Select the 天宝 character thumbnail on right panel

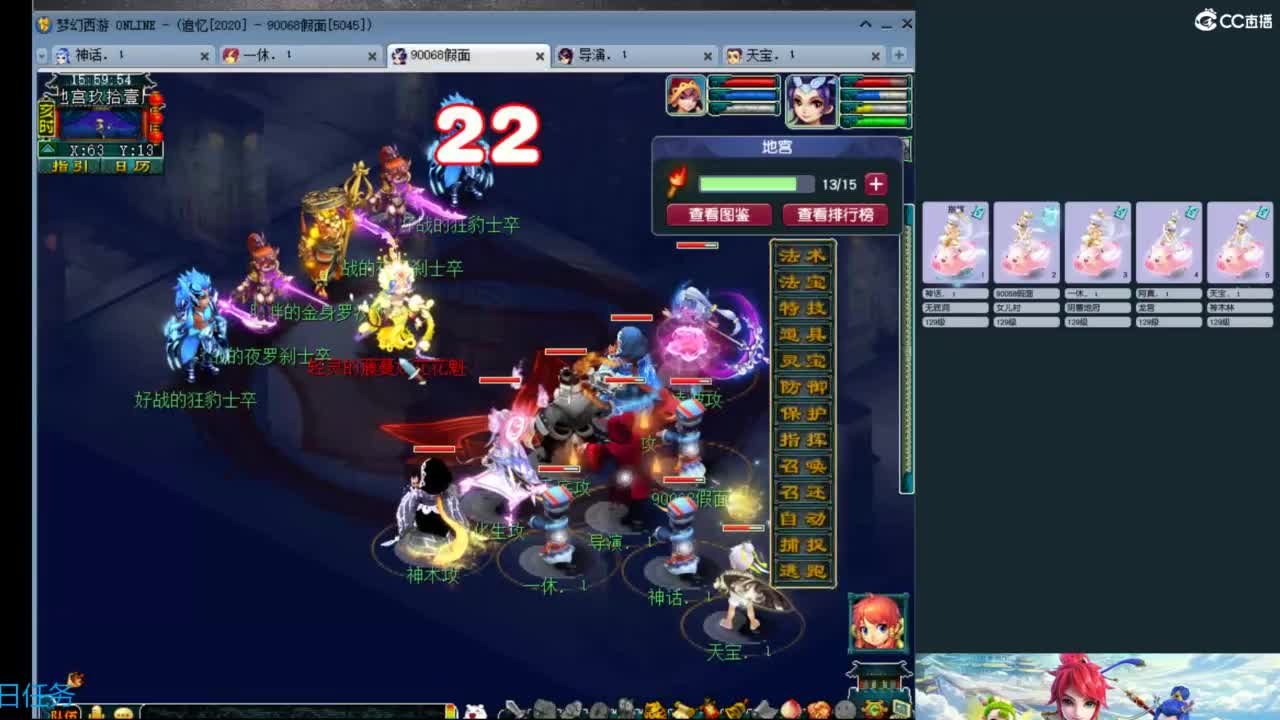pos(1238,240)
